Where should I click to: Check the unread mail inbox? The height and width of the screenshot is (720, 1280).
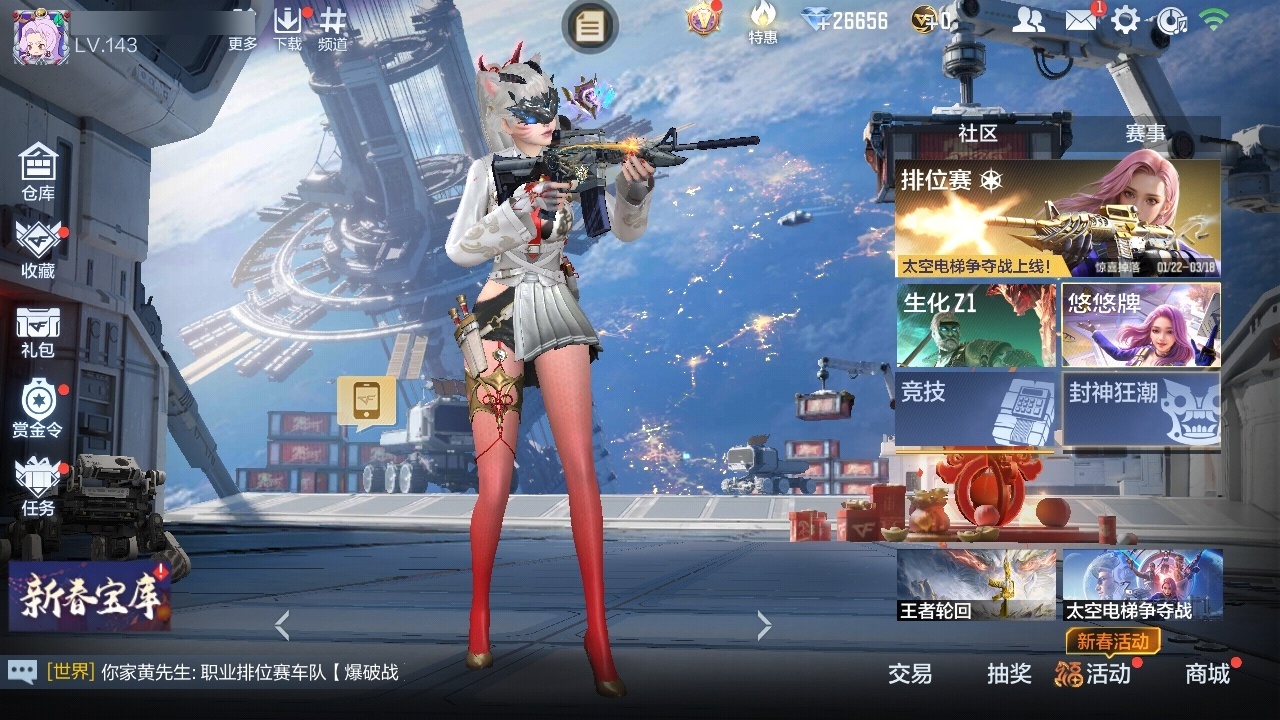(x=1083, y=18)
